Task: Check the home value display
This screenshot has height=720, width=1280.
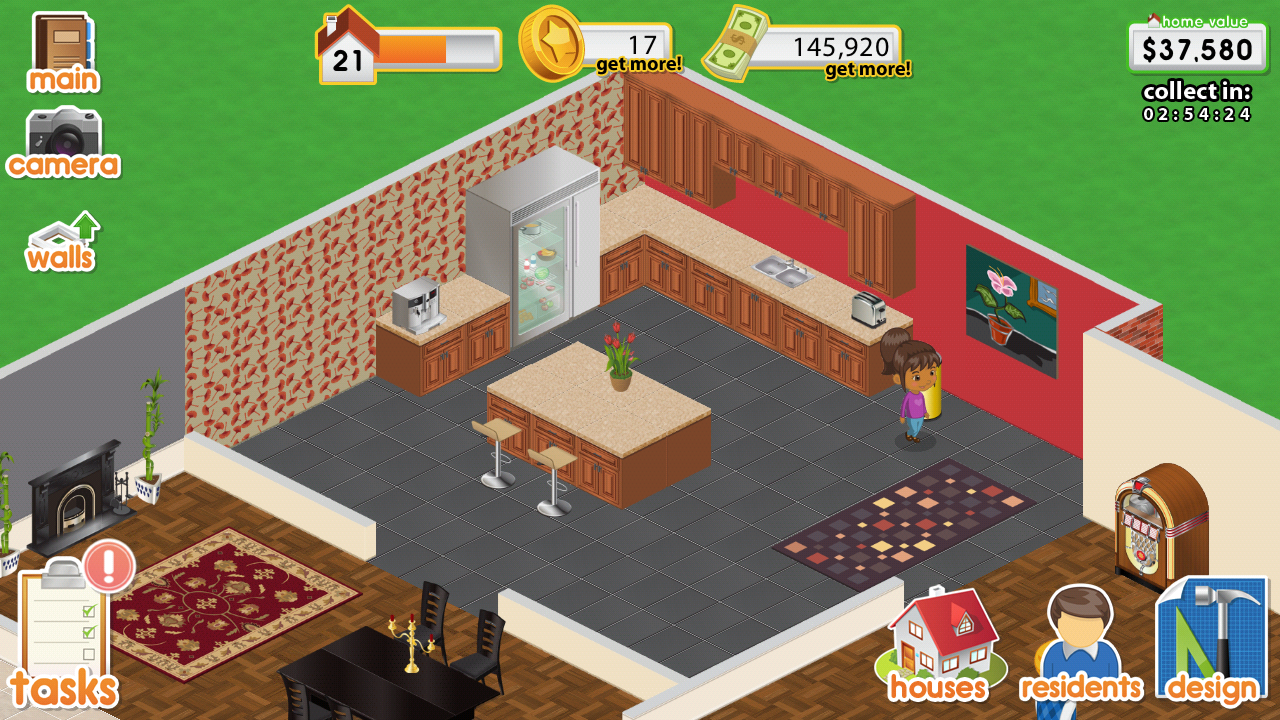Action: (1198, 47)
